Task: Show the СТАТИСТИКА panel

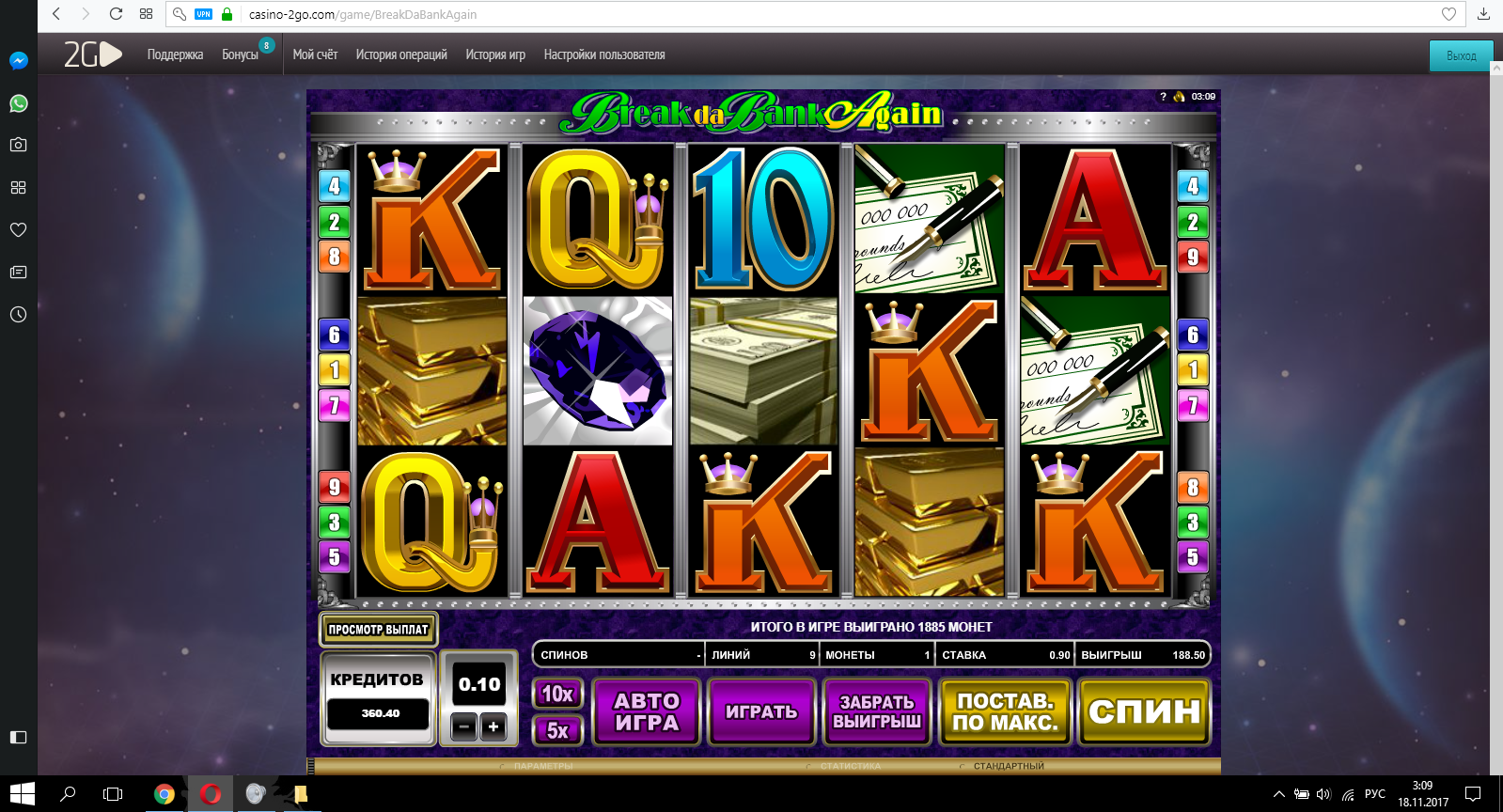Action: 850,766
